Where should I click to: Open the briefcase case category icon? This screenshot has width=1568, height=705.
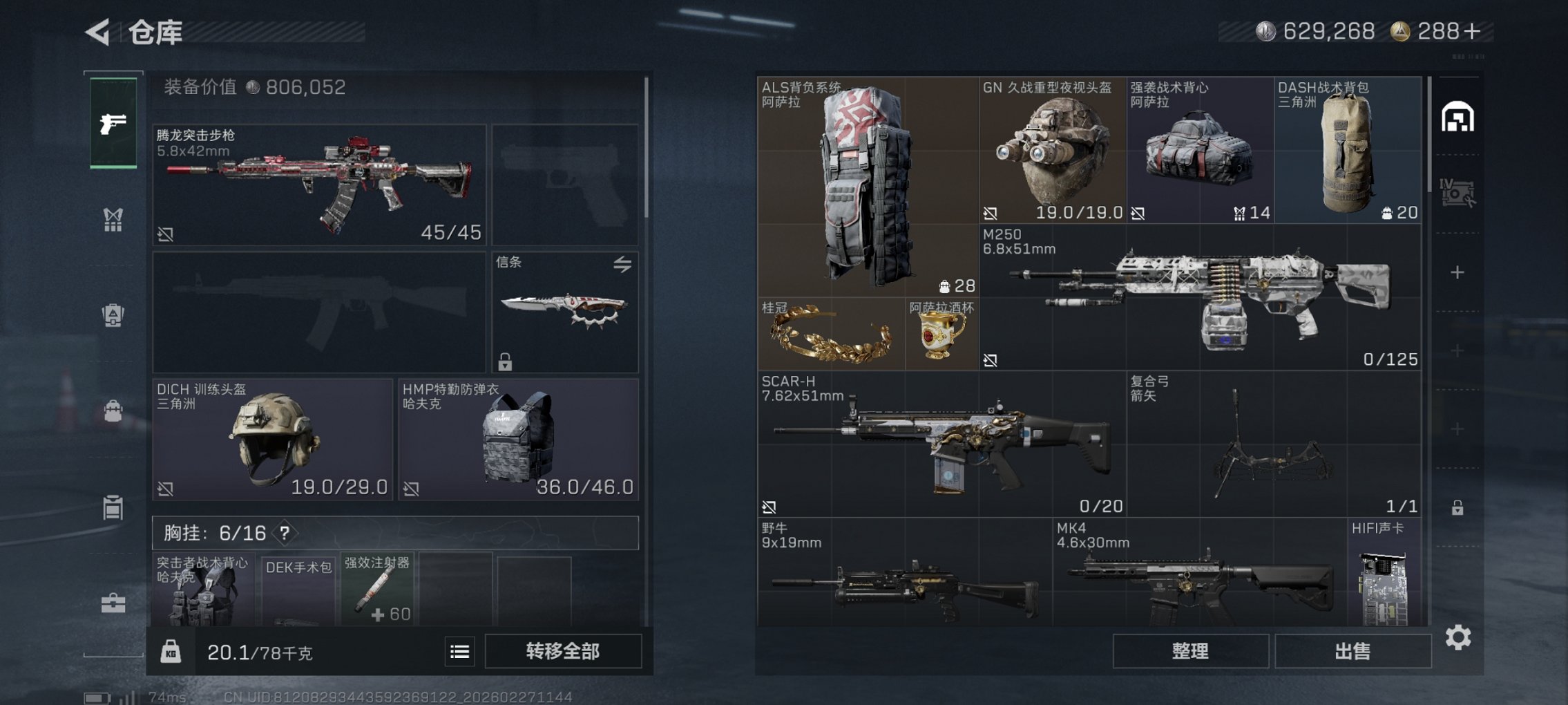[113, 601]
